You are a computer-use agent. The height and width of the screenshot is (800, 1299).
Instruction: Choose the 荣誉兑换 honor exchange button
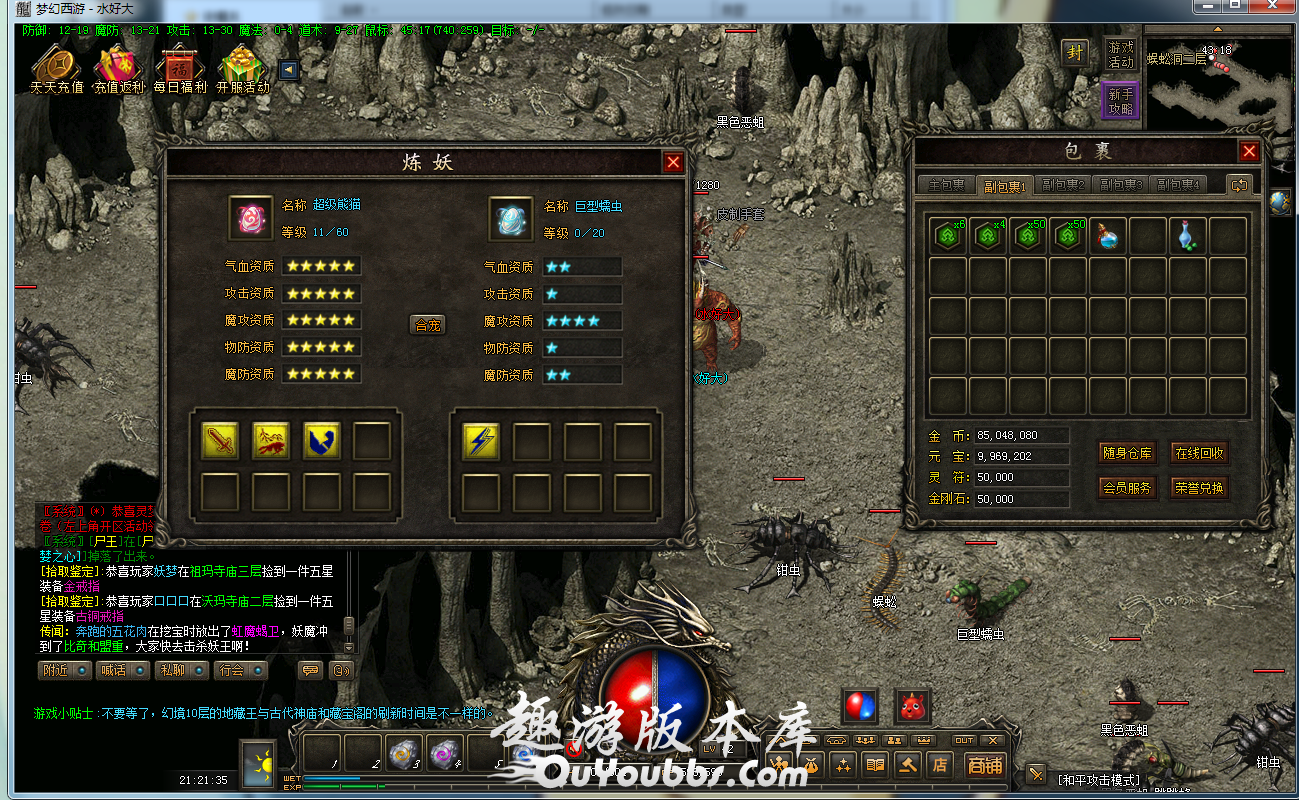point(1199,488)
